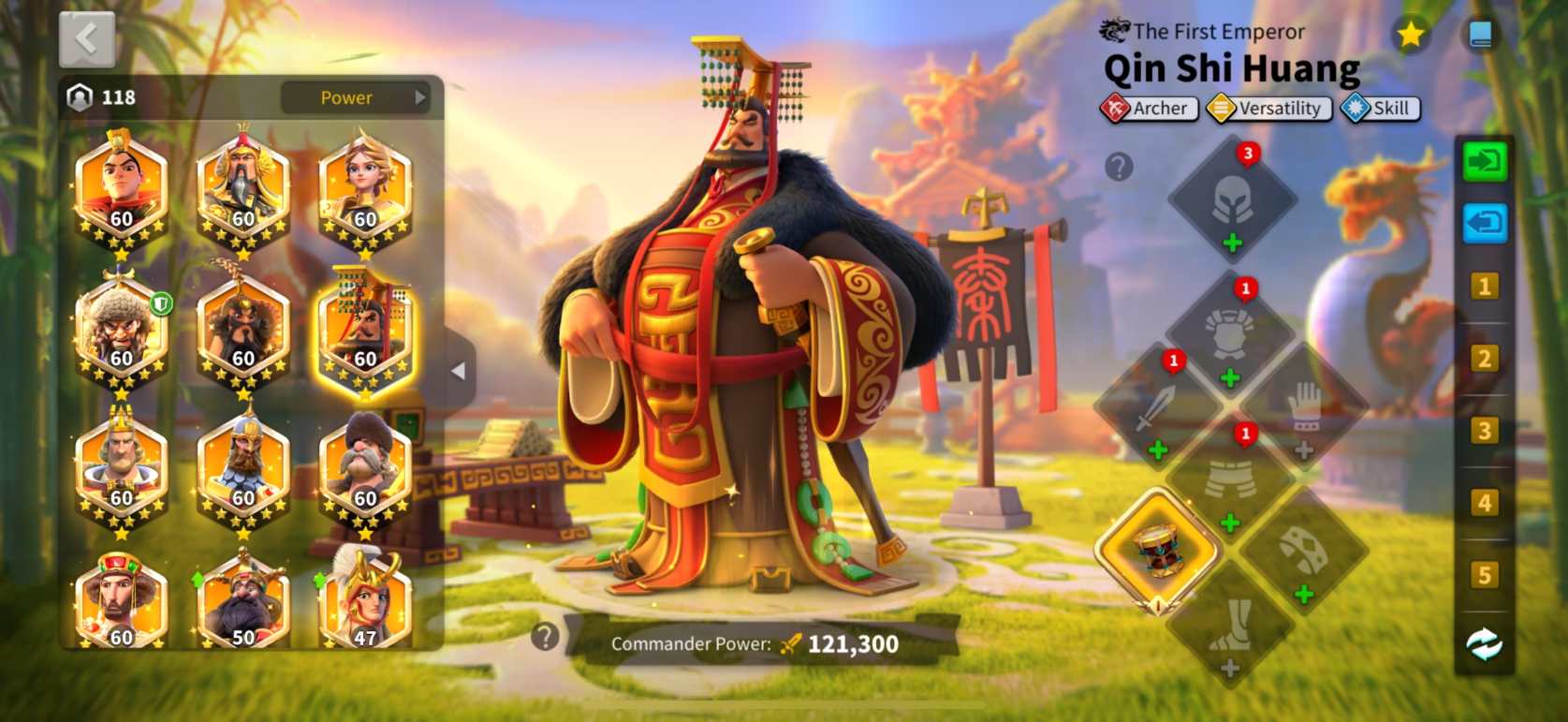Open the Power sort dropdown
Screen dimensions: 1568x722
pyautogui.click(x=356, y=97)
